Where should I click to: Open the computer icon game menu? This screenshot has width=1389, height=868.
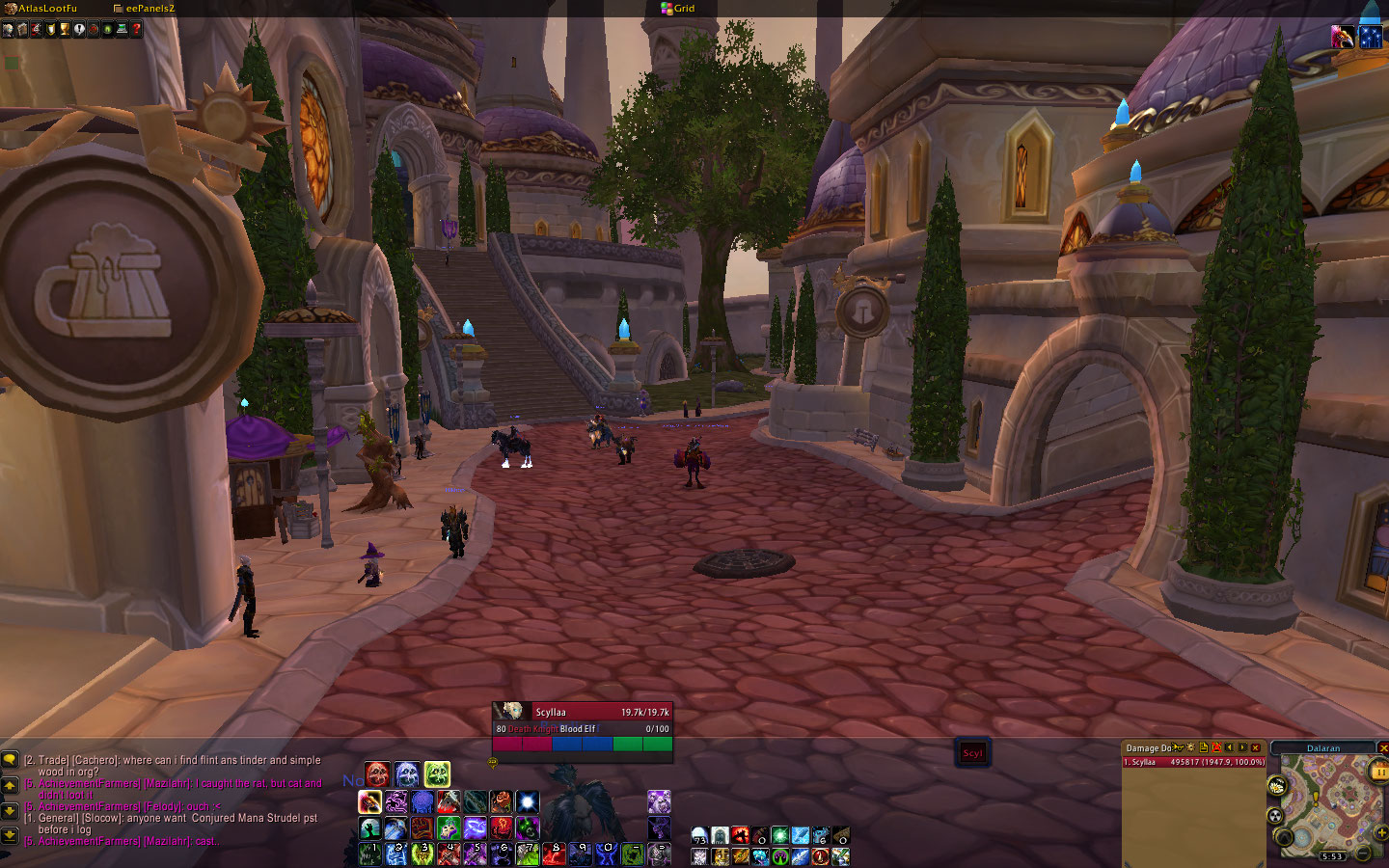tap(123, 29)
